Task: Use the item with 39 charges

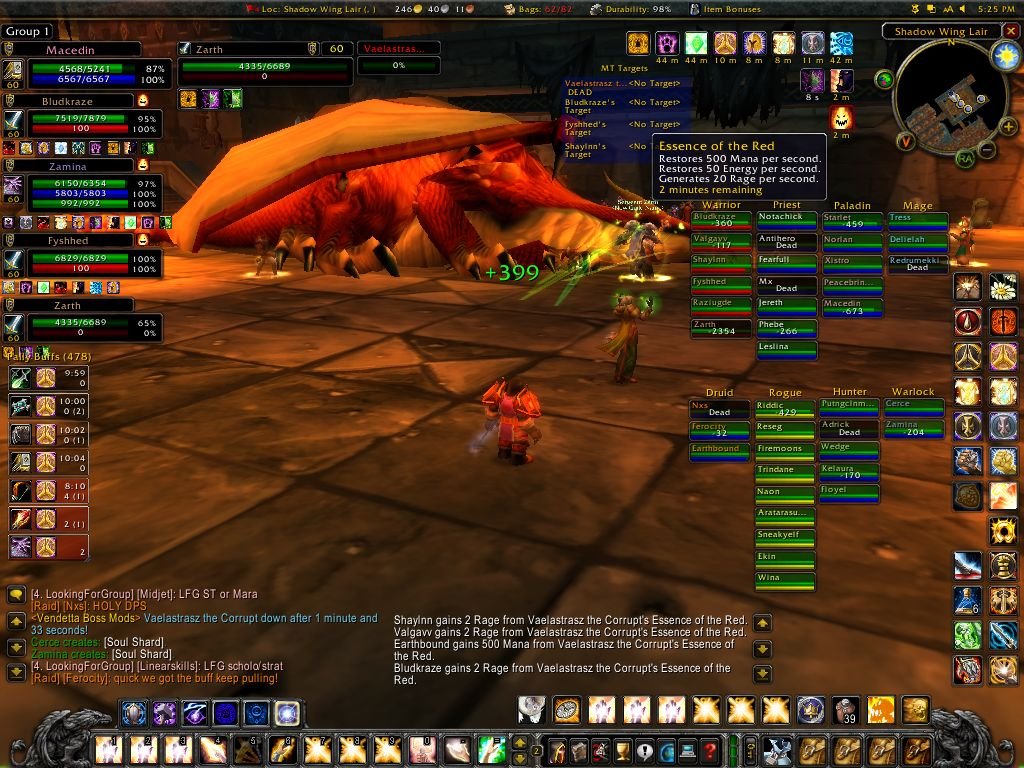Action: (846, 710)
